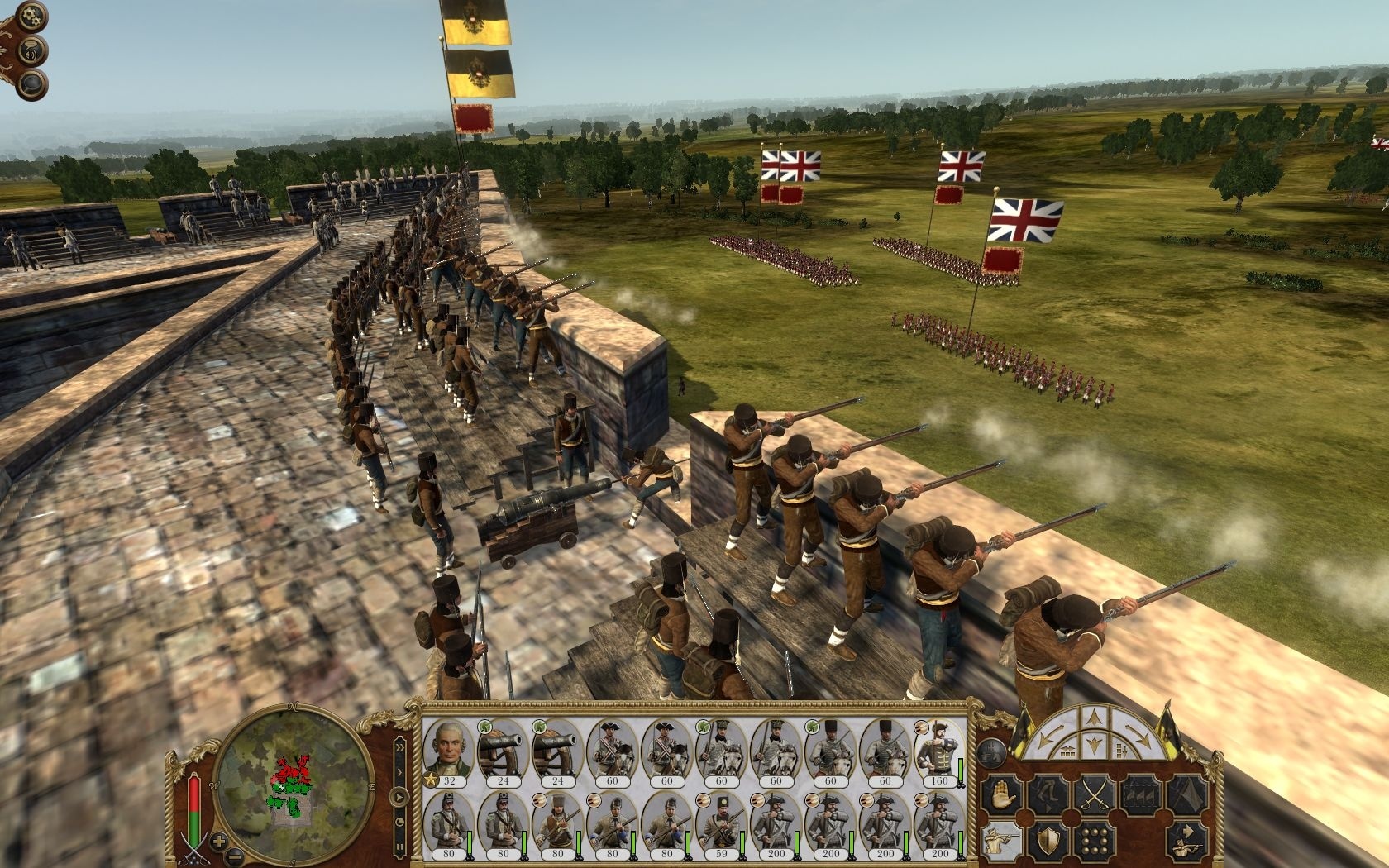This screenshot has width=1389, height=868.
Task: Enable melee mode via crossed swords icon
Action: point(1095,794)
